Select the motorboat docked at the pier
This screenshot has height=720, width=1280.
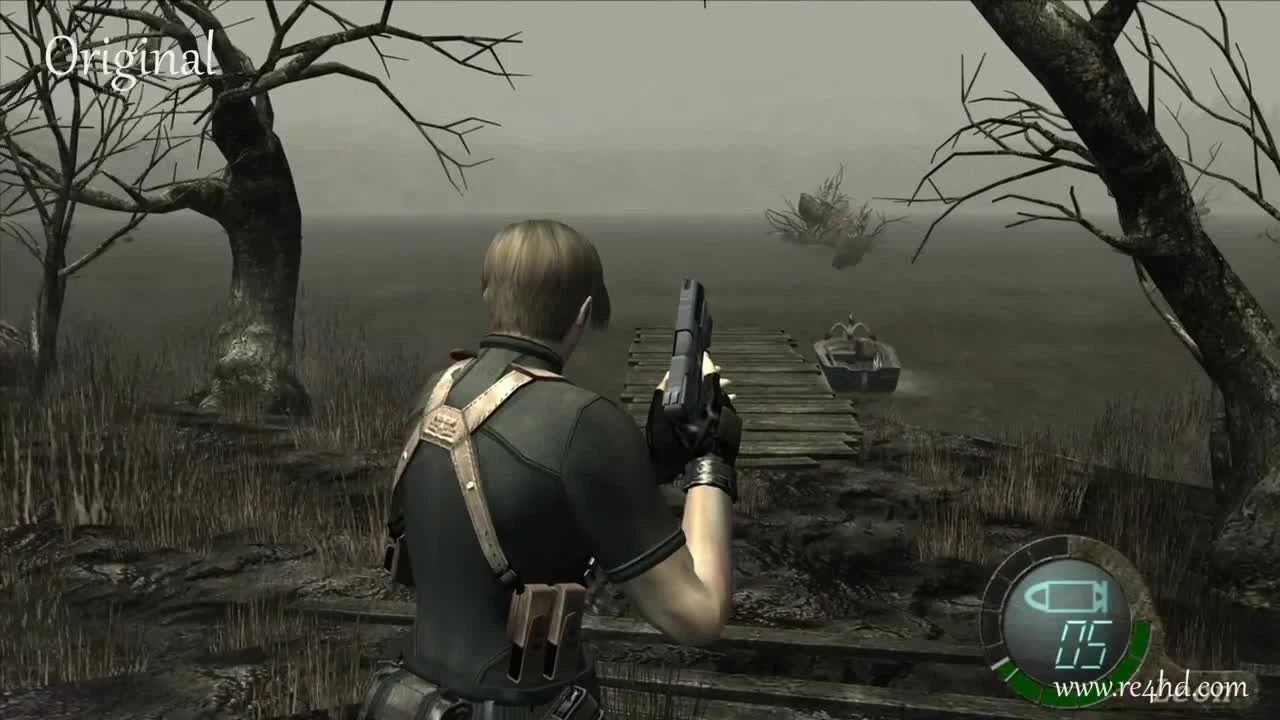860,360
